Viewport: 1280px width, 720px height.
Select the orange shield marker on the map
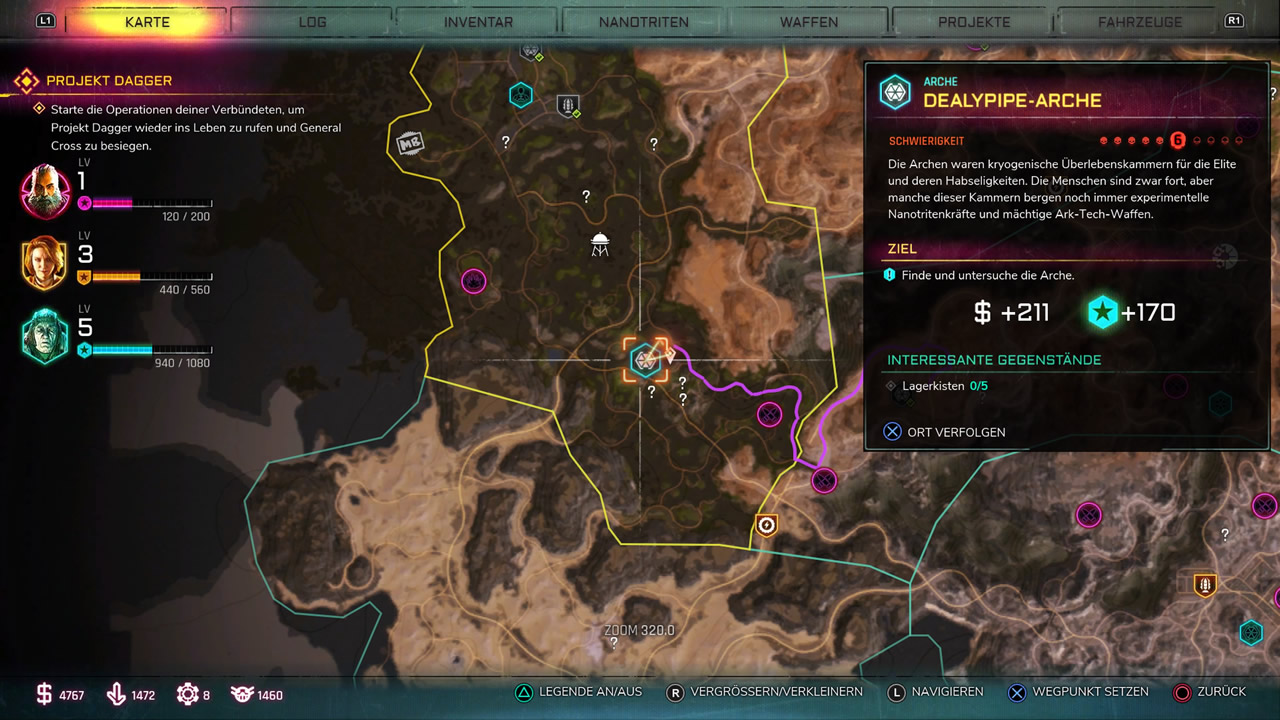(x=766, y=525)
